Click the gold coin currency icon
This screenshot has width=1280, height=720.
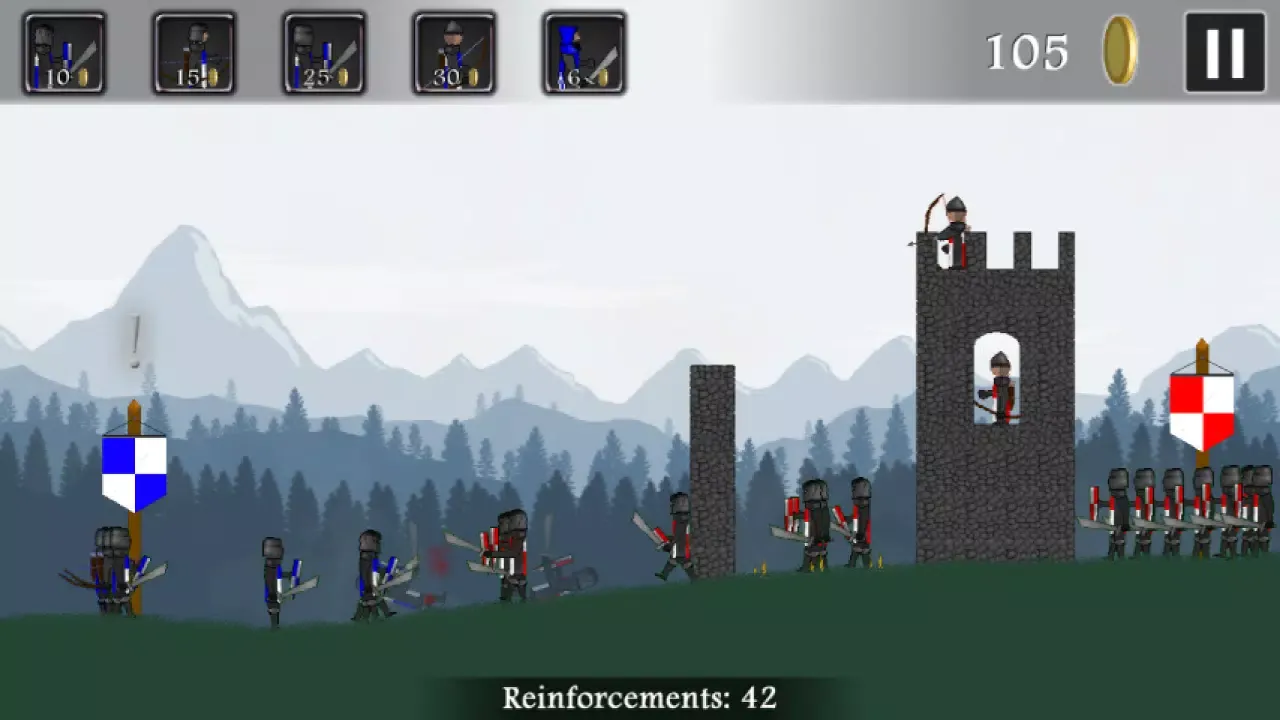[1120, 53]
